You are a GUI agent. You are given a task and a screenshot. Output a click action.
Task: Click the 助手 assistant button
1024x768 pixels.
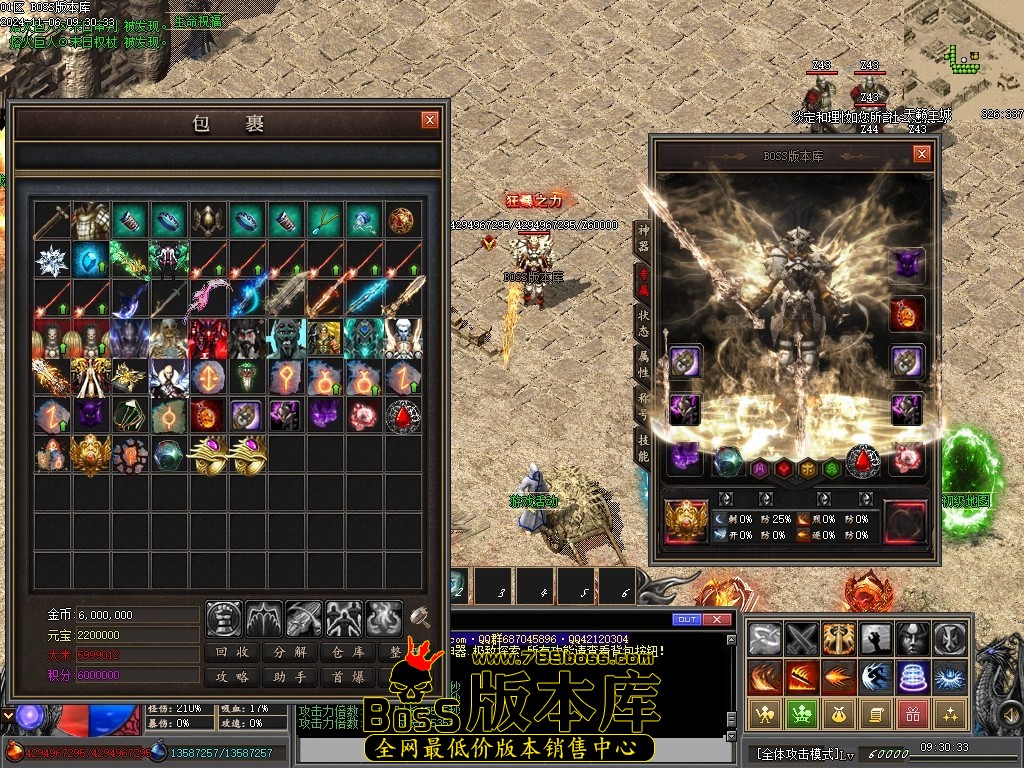coord(290,677)
